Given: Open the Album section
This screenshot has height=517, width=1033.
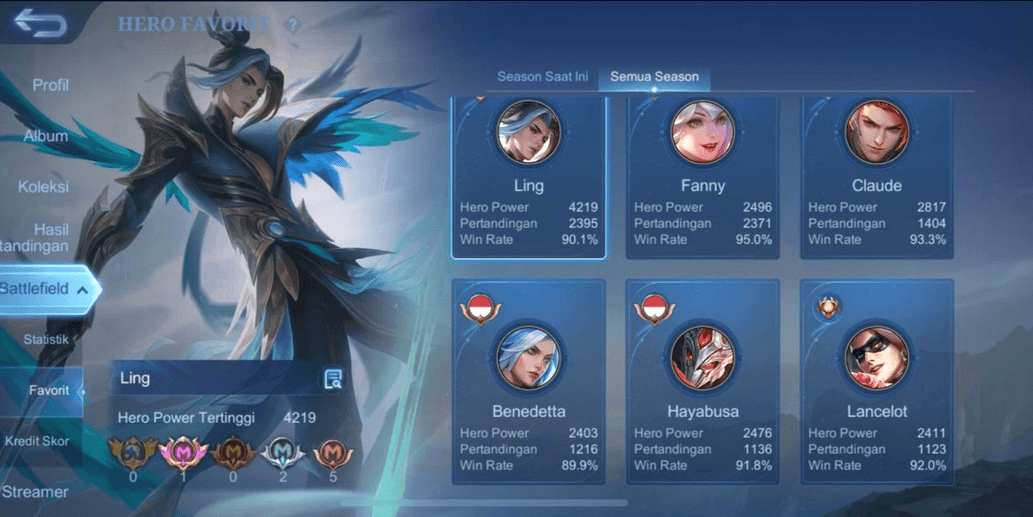Looking at the screenshot, I should [x=46, y=136].
